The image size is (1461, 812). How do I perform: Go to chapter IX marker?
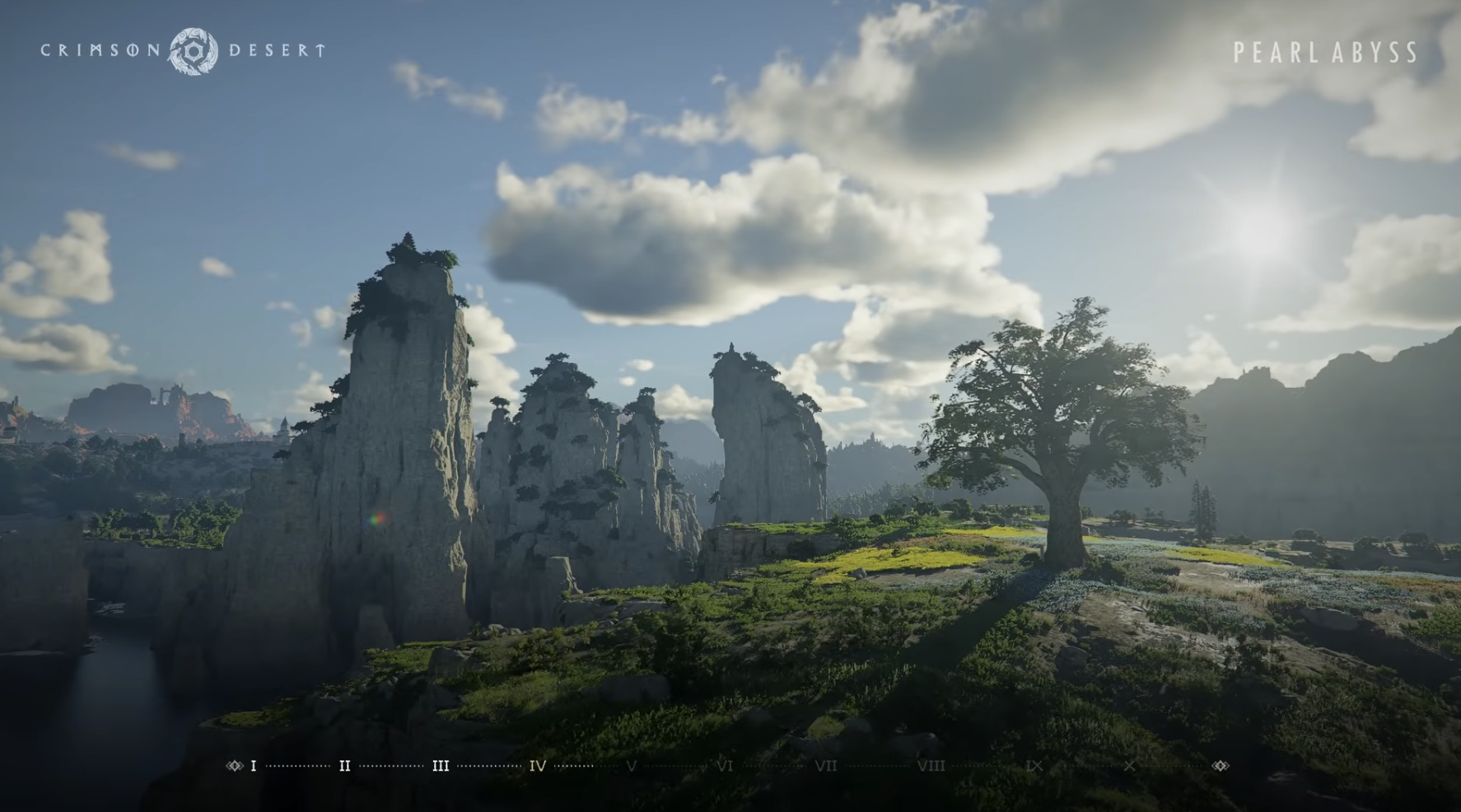[x=1034, y=766]
